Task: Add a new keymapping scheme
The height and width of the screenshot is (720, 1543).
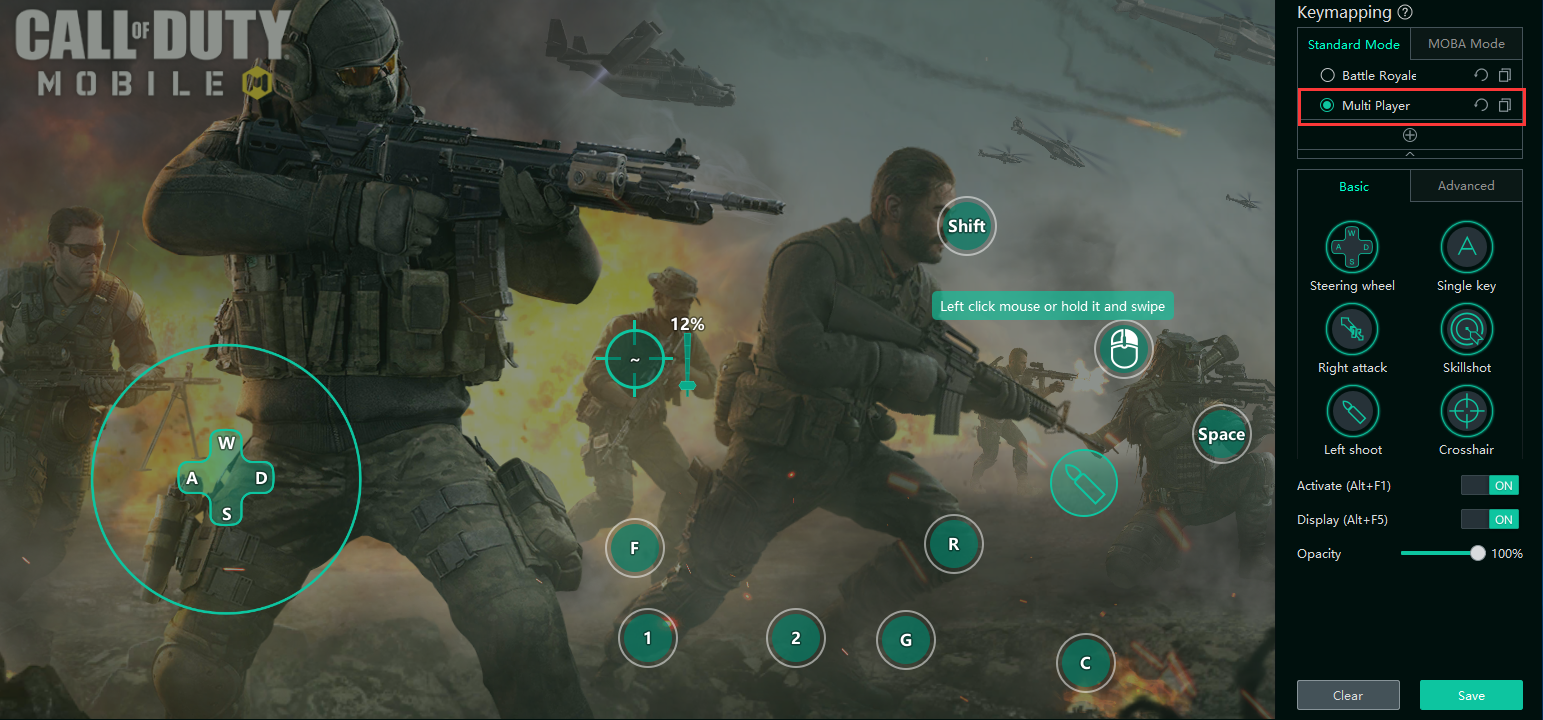Action: 1409,135
